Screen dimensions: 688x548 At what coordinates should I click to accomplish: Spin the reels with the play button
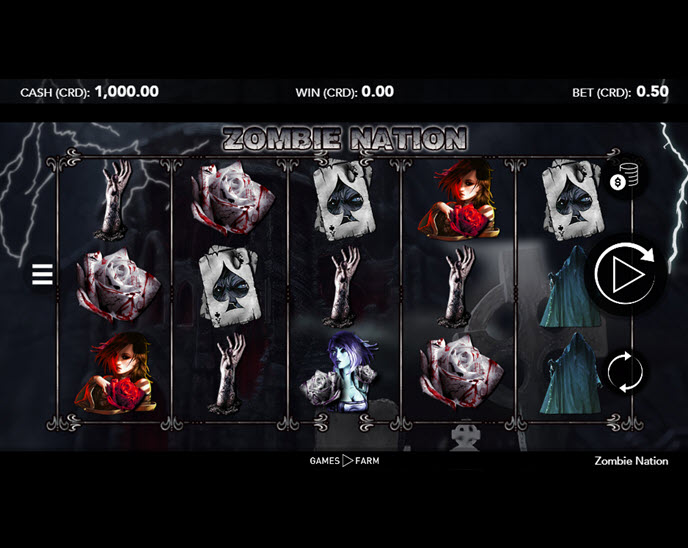point(624,272)
